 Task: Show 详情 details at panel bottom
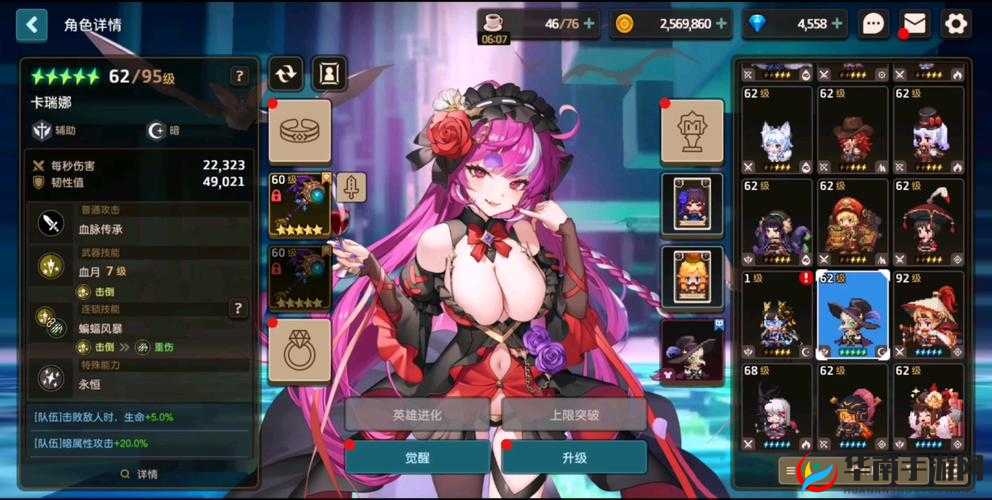coord(139,474)
